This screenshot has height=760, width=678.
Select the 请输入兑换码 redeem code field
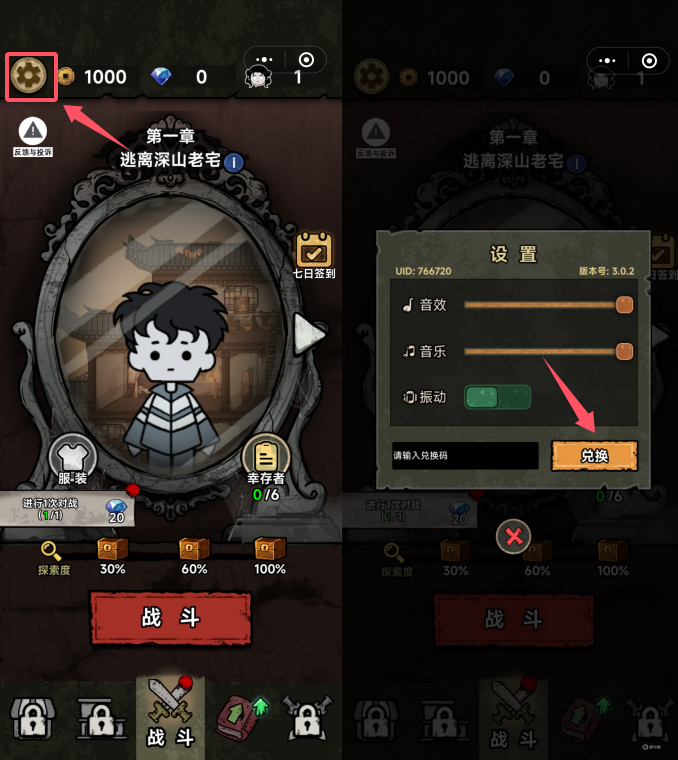(x=465, y=456)
